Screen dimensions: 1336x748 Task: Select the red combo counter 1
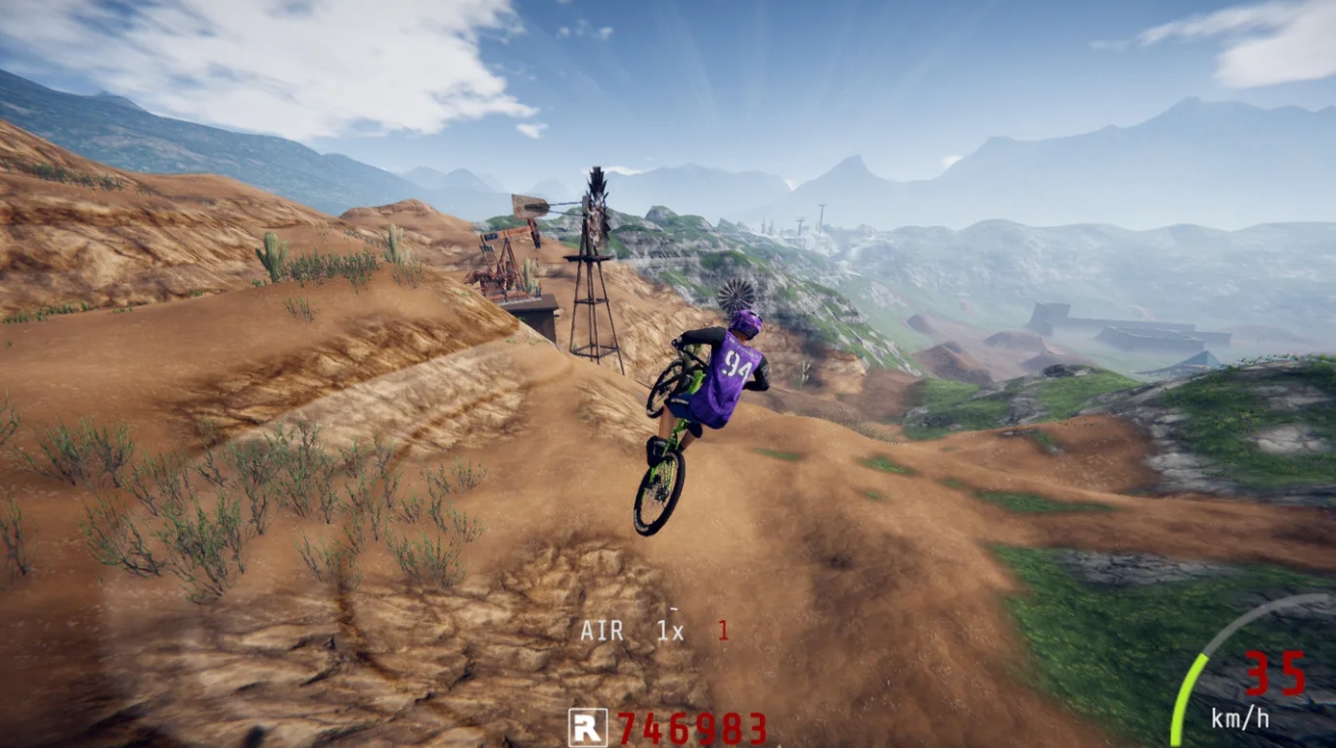coord(722,630)
